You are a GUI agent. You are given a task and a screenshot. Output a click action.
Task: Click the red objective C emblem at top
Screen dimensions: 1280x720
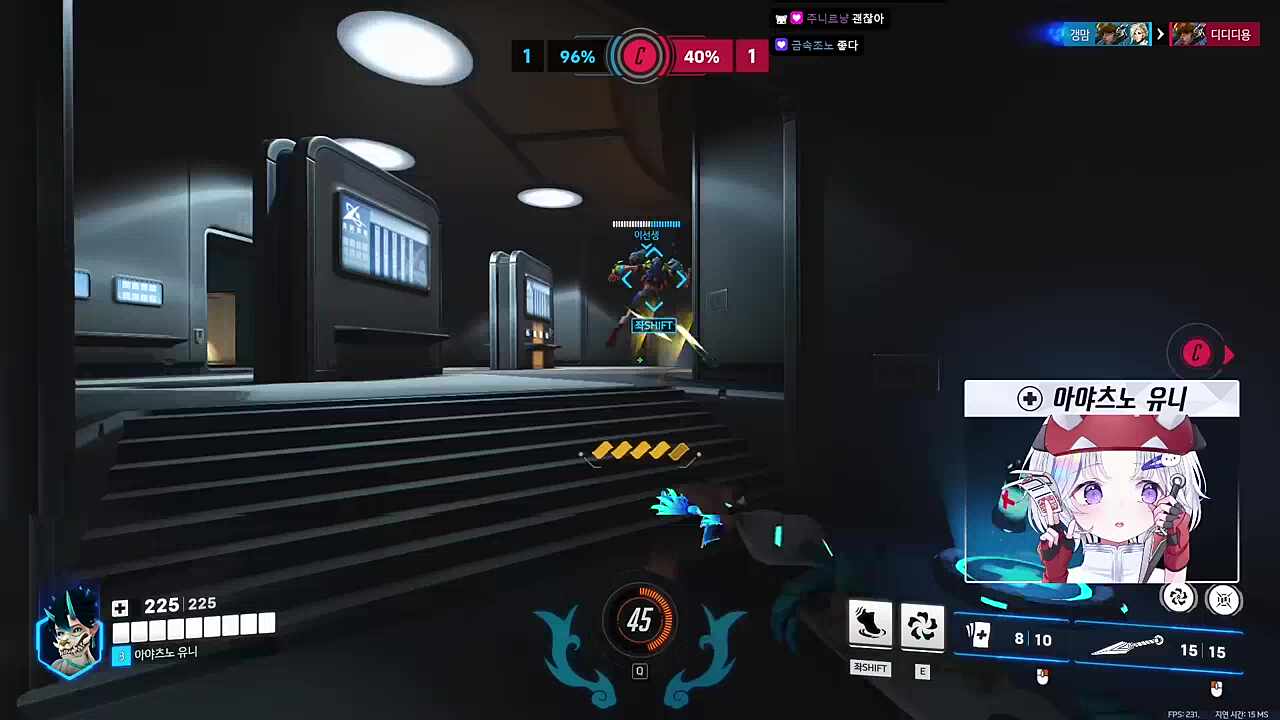(x=640, y=57)
